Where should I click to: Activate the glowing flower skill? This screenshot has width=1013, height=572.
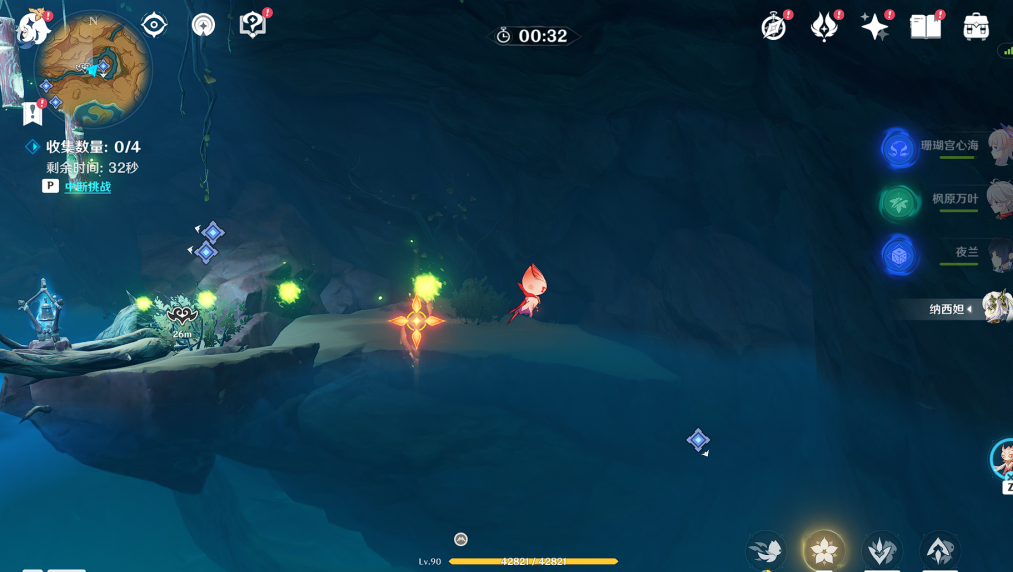pyautogui.click(x=824, y=551)
